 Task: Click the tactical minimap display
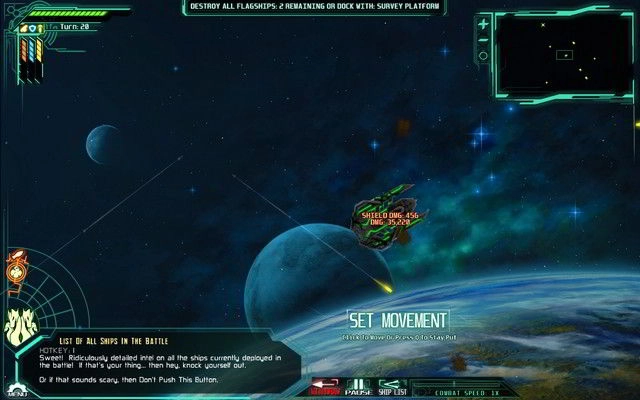click(563, 53)
